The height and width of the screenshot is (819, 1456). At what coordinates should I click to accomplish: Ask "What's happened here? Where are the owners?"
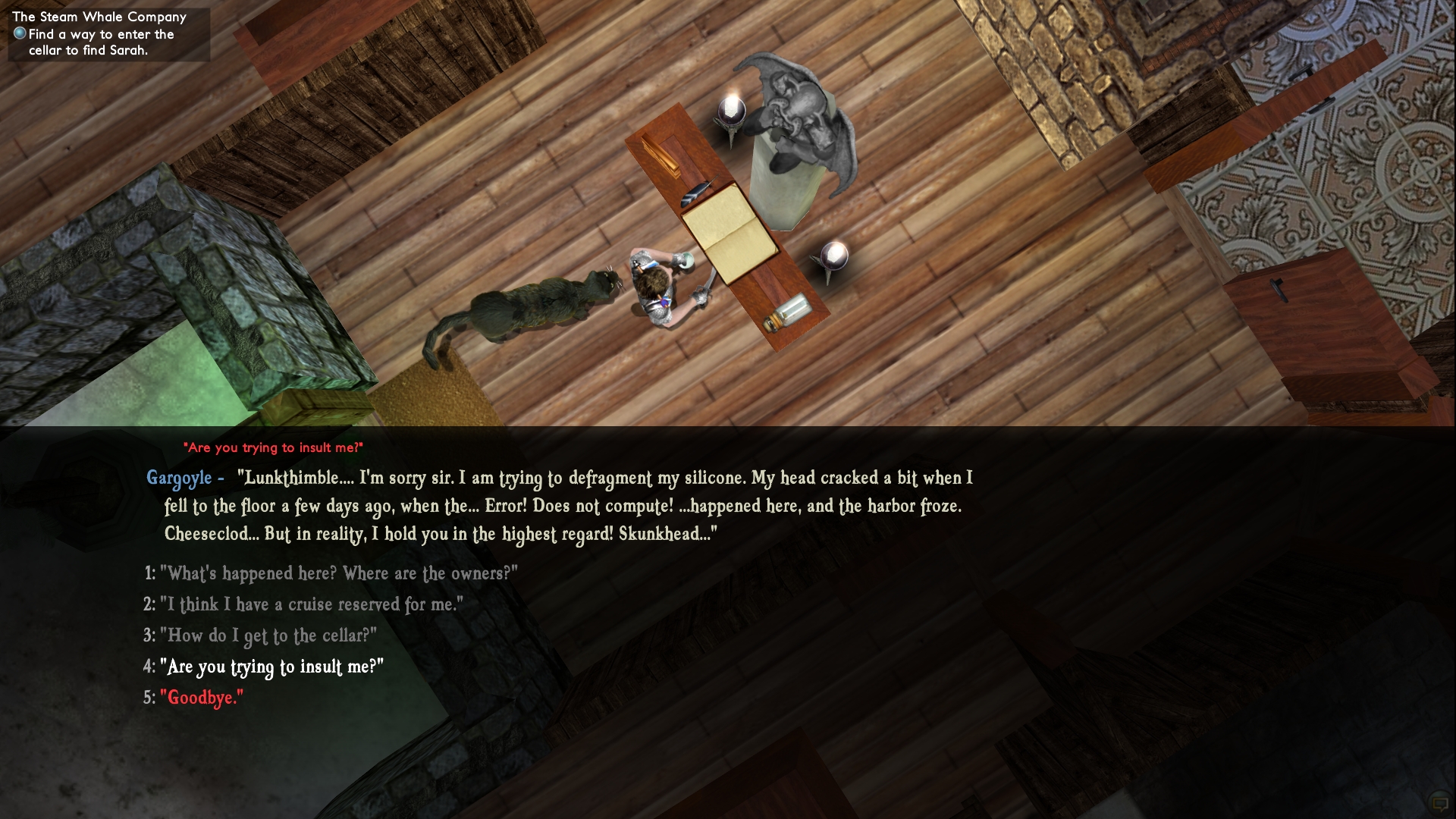(x=338, y=573)
